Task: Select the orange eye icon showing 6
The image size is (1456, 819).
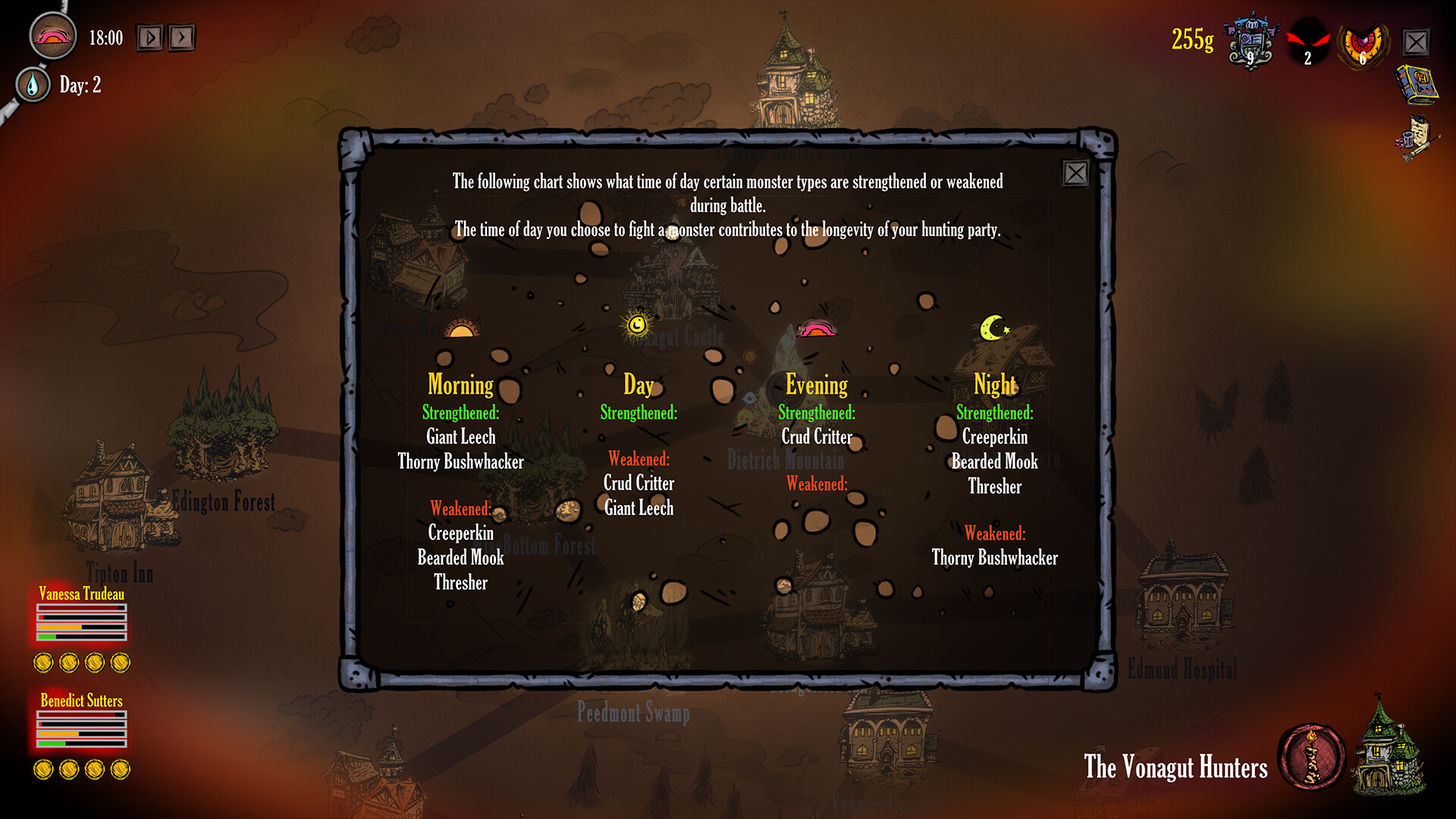Action: pyautogui.click(x=1363, y=43)
